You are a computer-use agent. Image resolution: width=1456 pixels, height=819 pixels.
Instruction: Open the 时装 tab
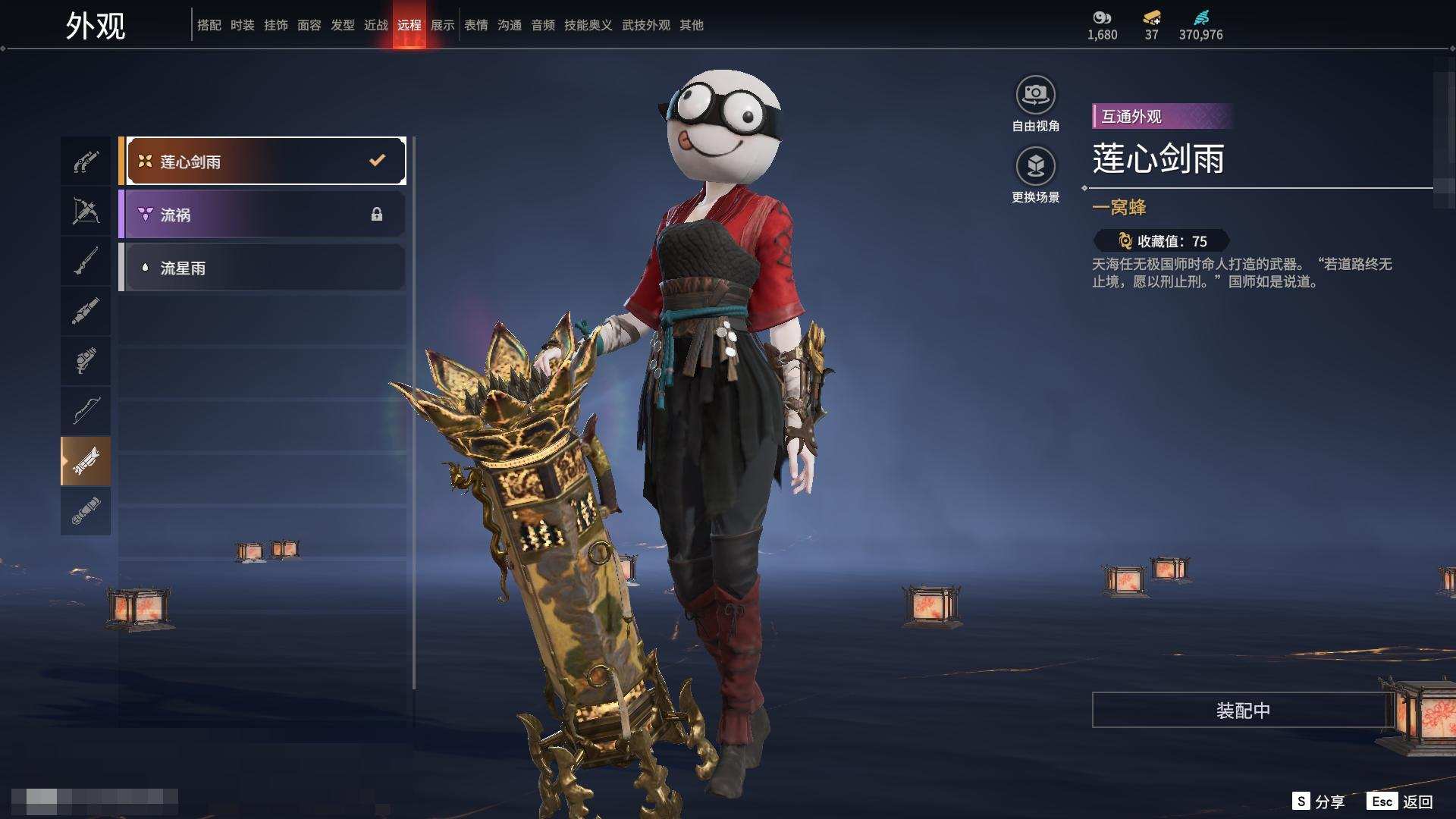242,25
